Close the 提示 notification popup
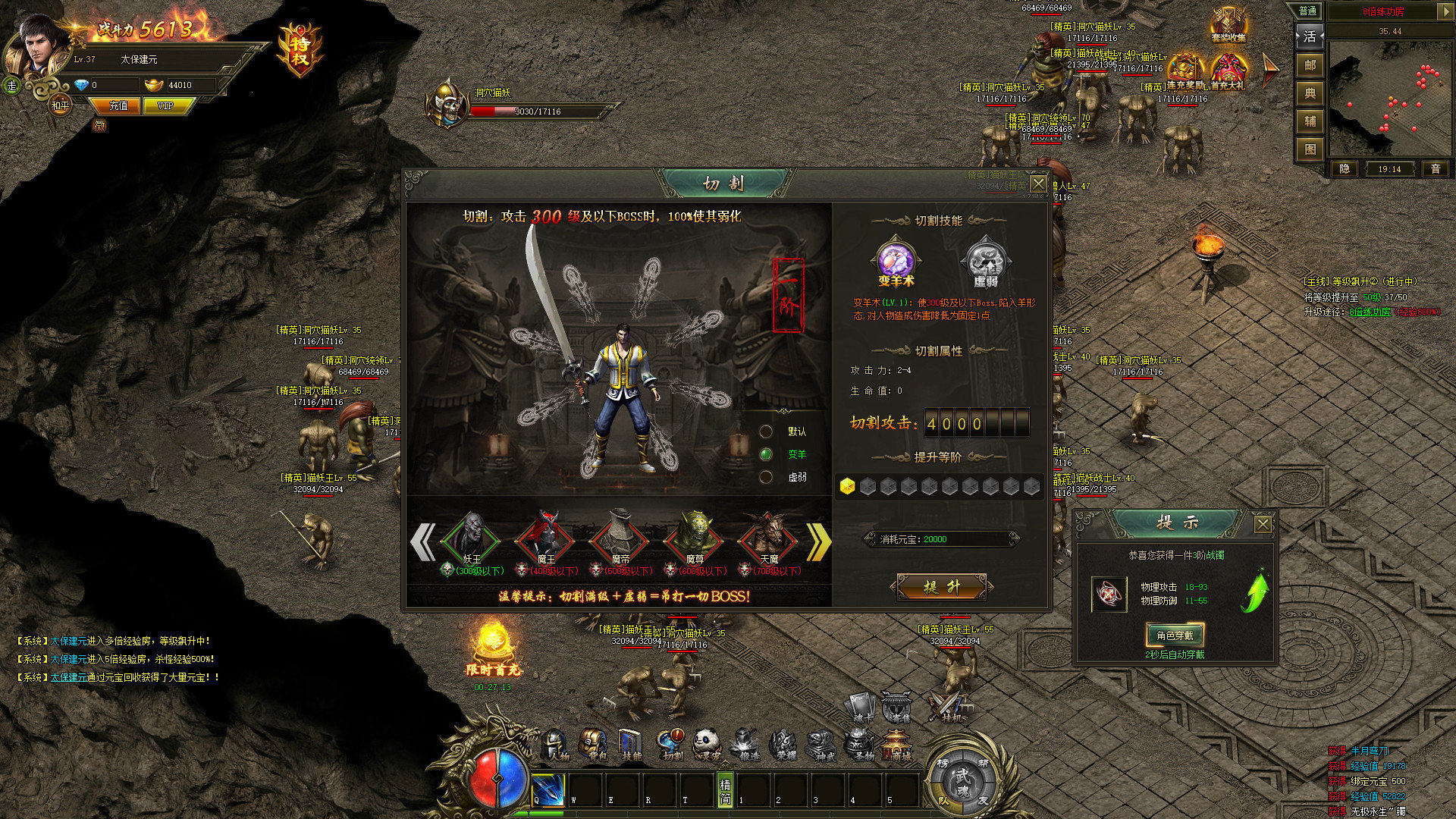1456x819 pixels. tap(1263, 524)
